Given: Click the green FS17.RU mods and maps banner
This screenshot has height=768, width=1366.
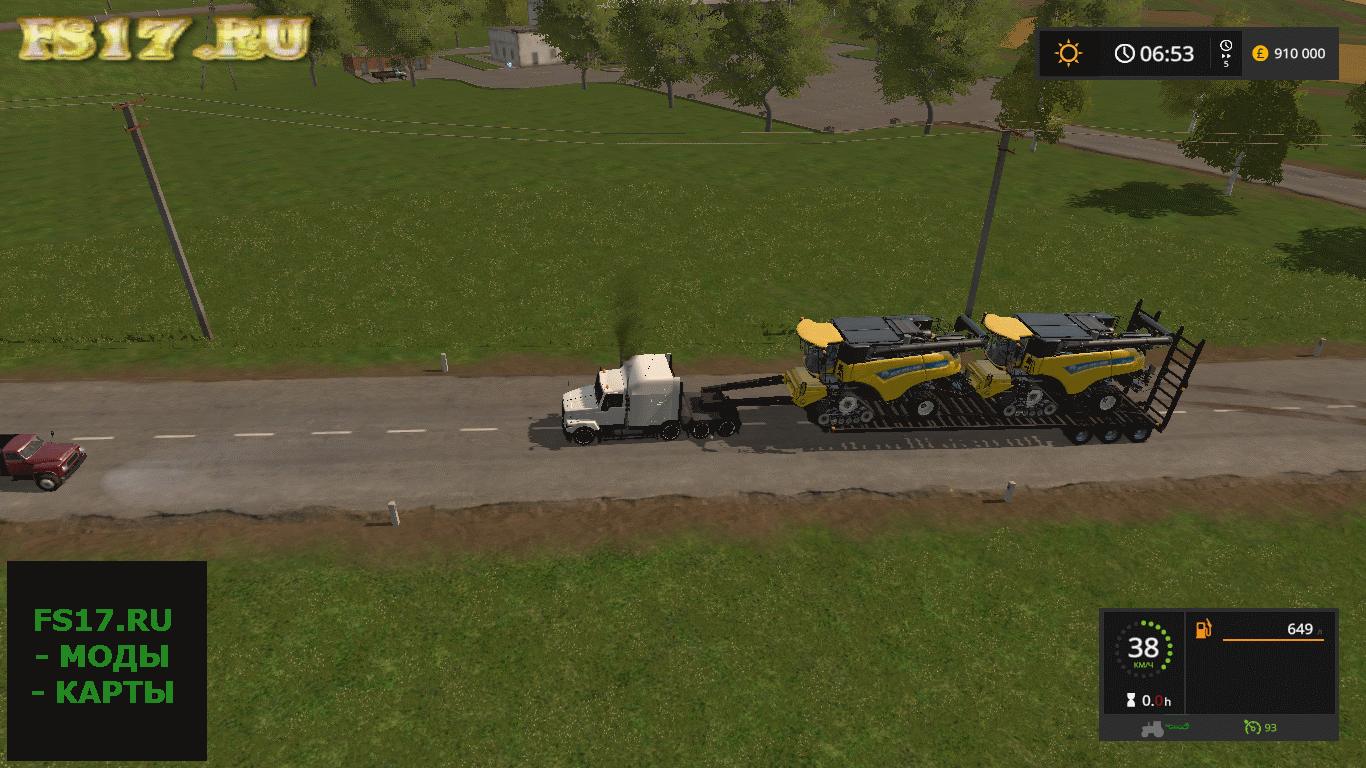Looking at the screenshot, I should 106,658.
